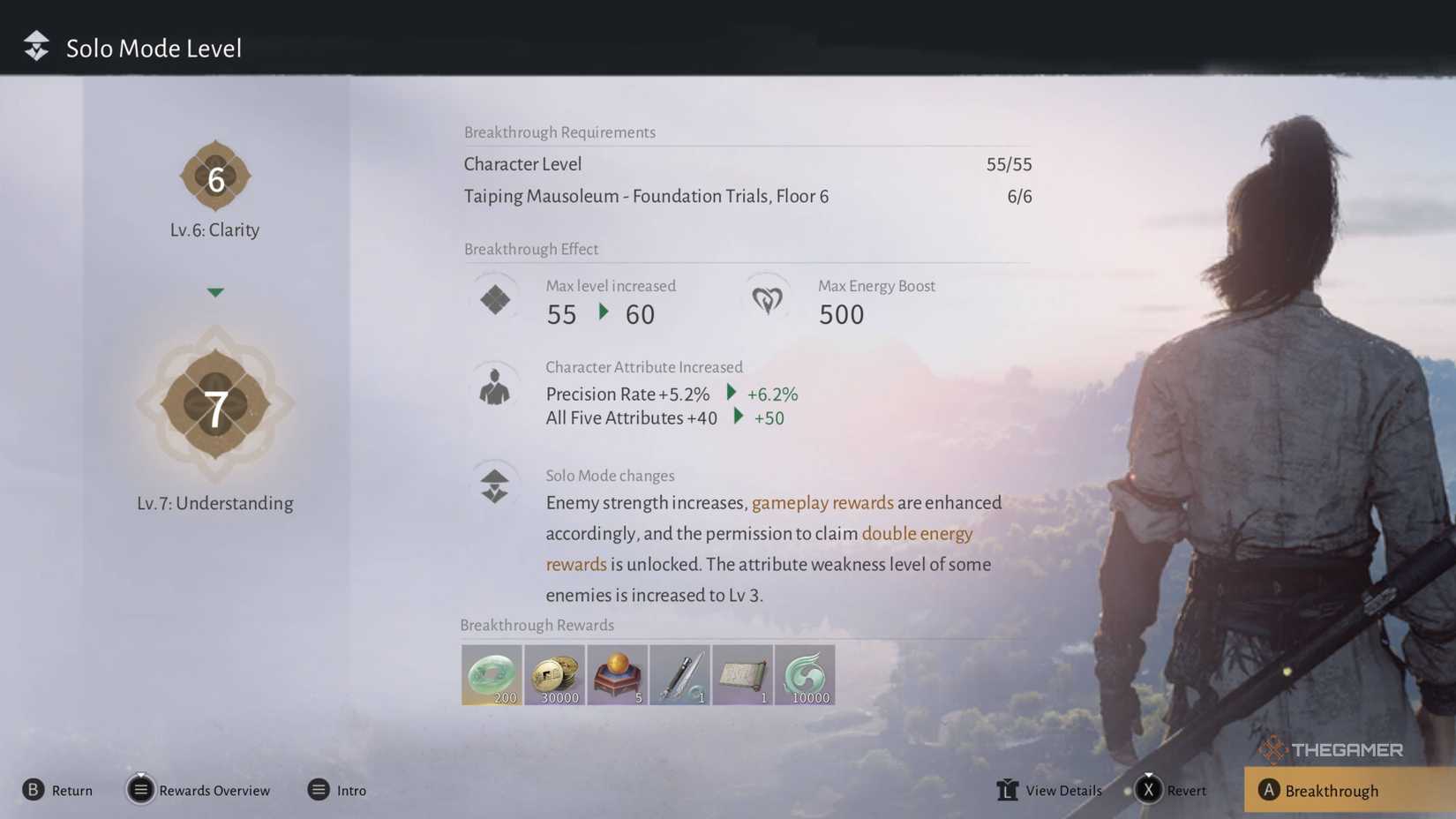This screenshot has width=1456, height=819.
Task: Select the gold coins reward worth 30000
Action: 554,674
